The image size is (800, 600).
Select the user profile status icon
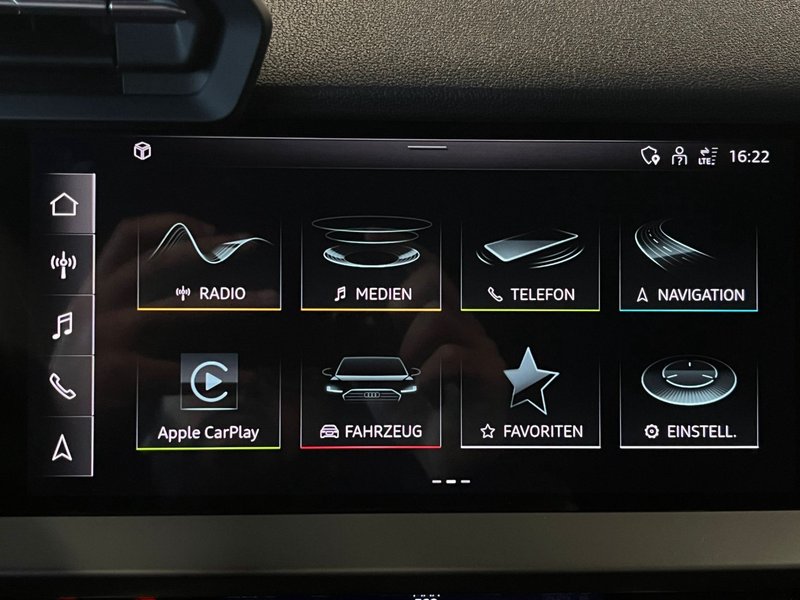679,156
